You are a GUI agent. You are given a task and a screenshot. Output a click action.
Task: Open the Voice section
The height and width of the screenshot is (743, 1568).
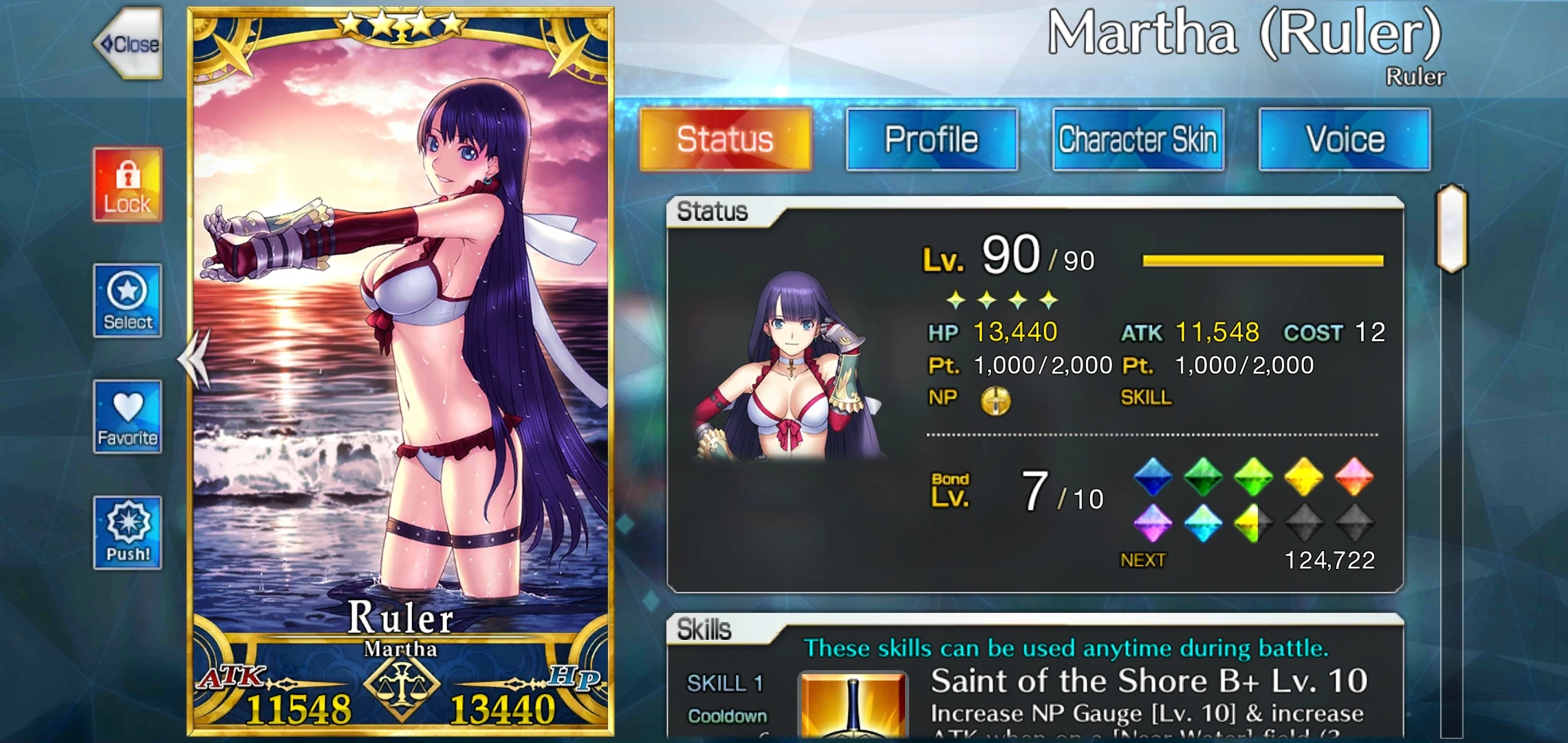(1344, 138)
